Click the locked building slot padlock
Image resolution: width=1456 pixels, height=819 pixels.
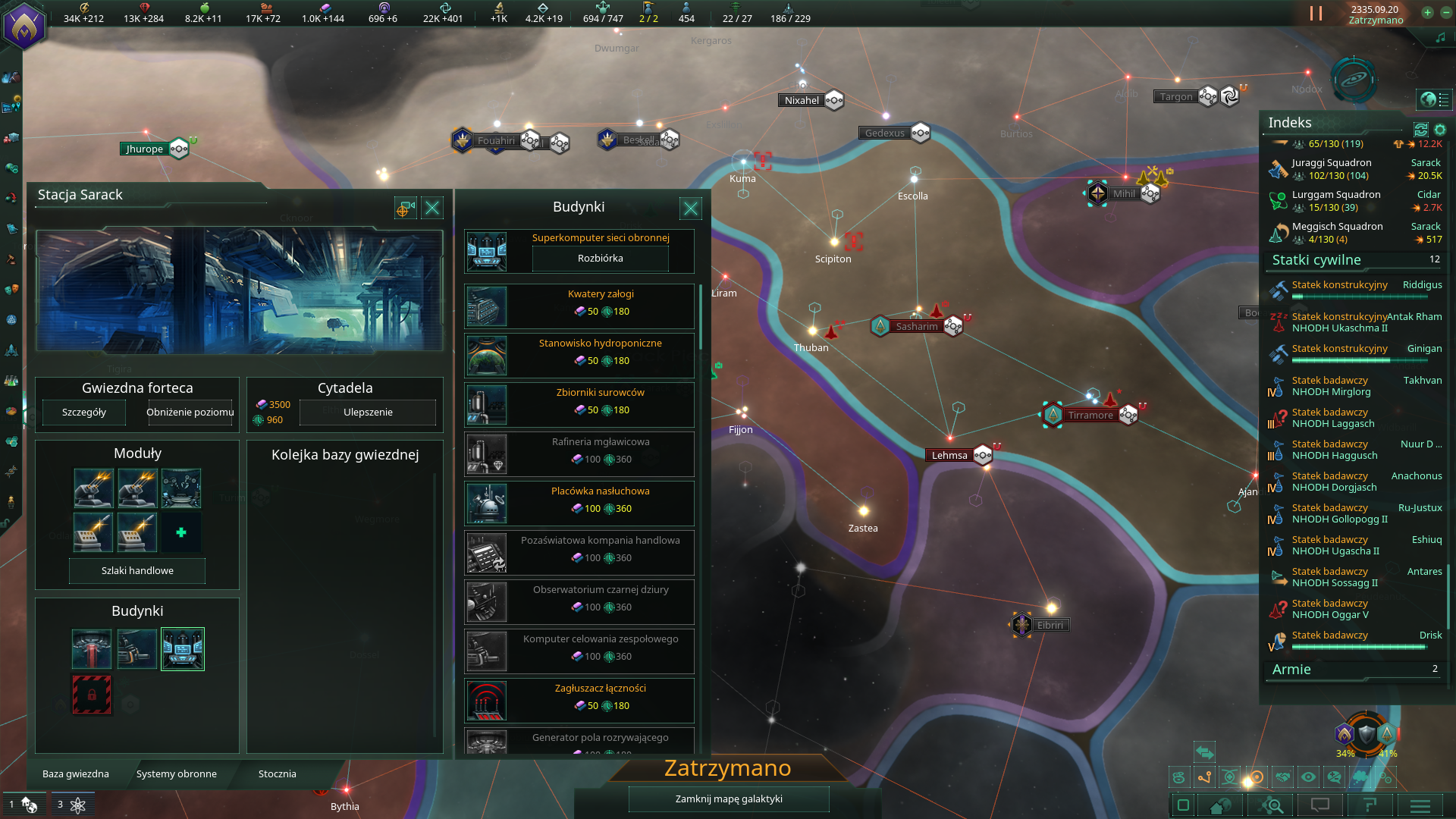[x=91, y=694]
